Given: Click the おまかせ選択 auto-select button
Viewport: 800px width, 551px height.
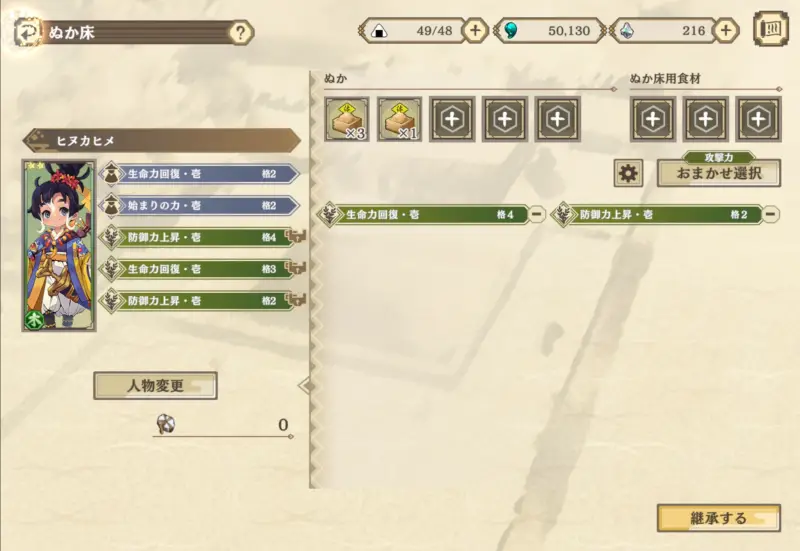Looking at the screenshot, I should pos(718,173).
